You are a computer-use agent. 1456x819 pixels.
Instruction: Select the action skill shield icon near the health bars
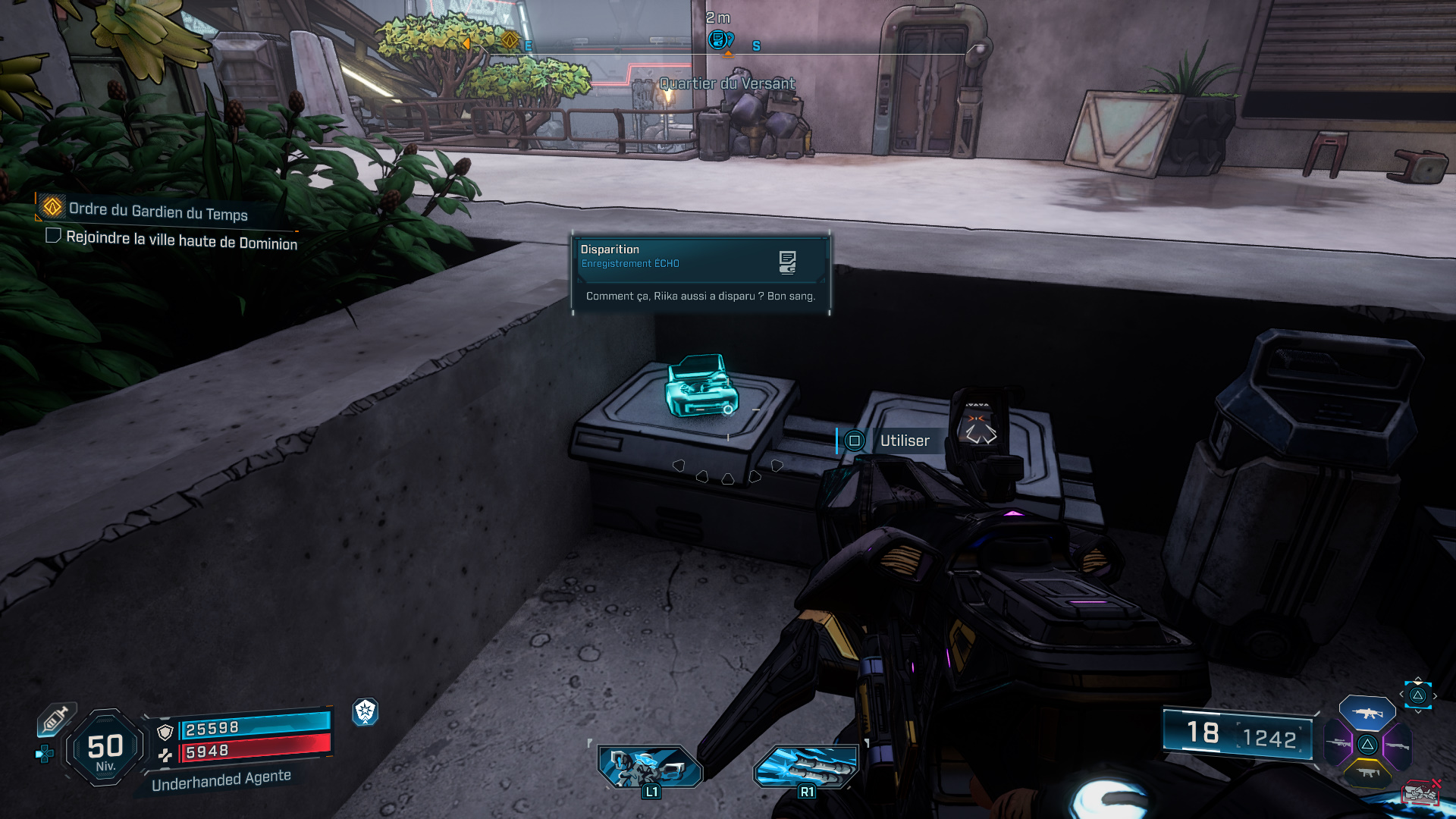365,713
